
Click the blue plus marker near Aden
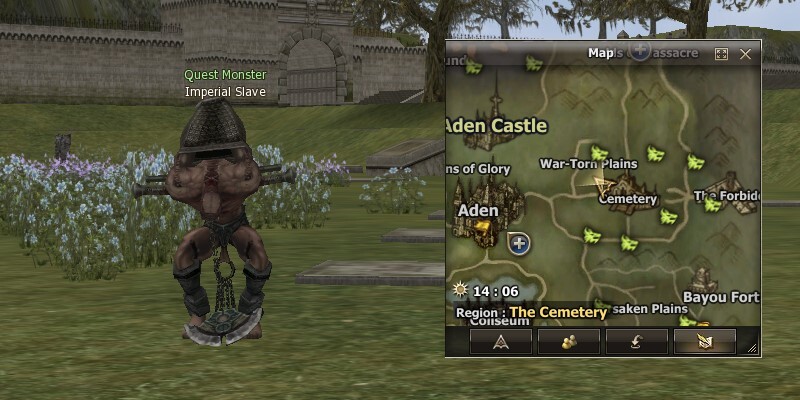[x=518, y=242]
